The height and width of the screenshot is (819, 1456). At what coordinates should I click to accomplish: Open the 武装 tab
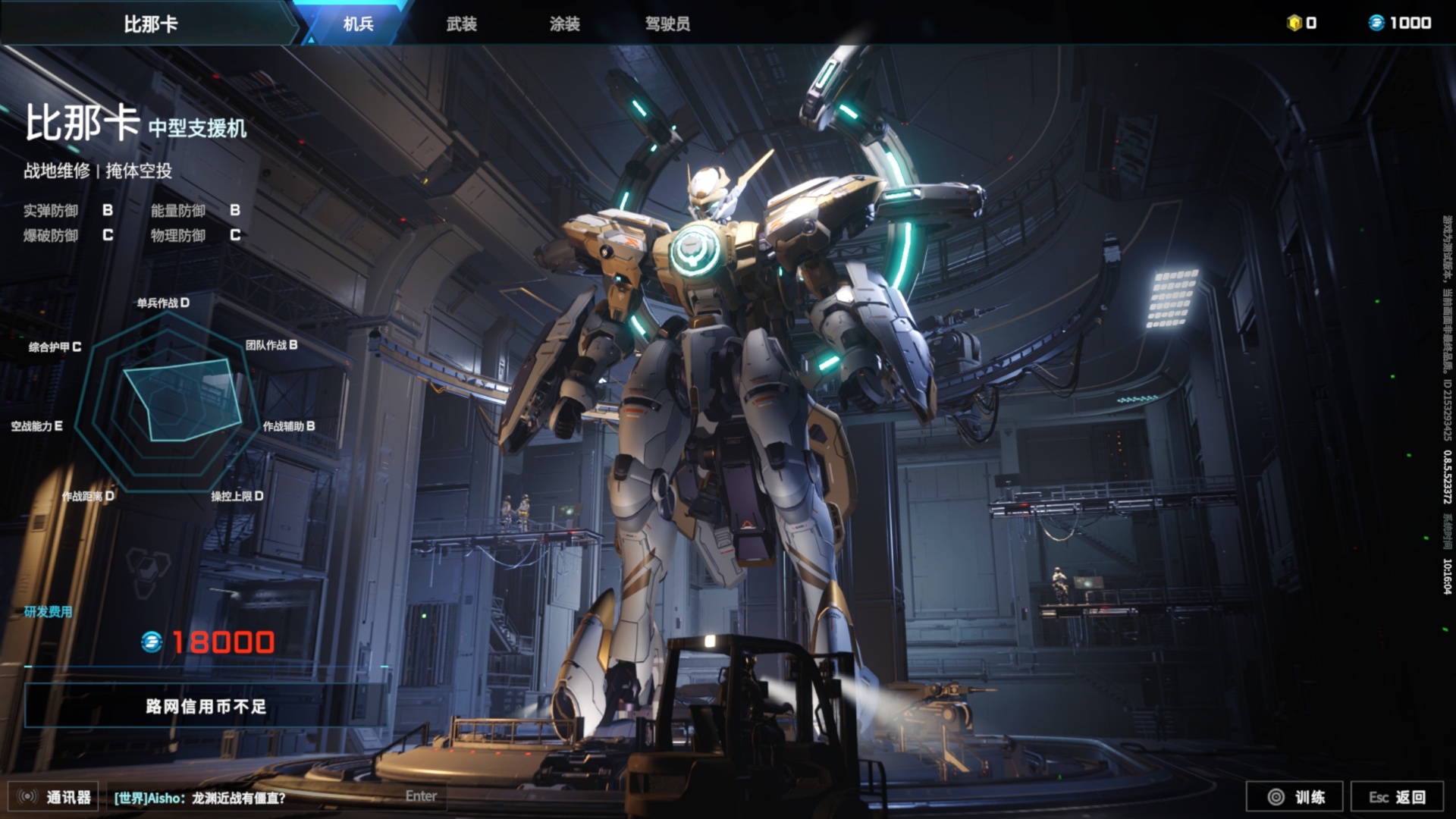tap(461, 24)
